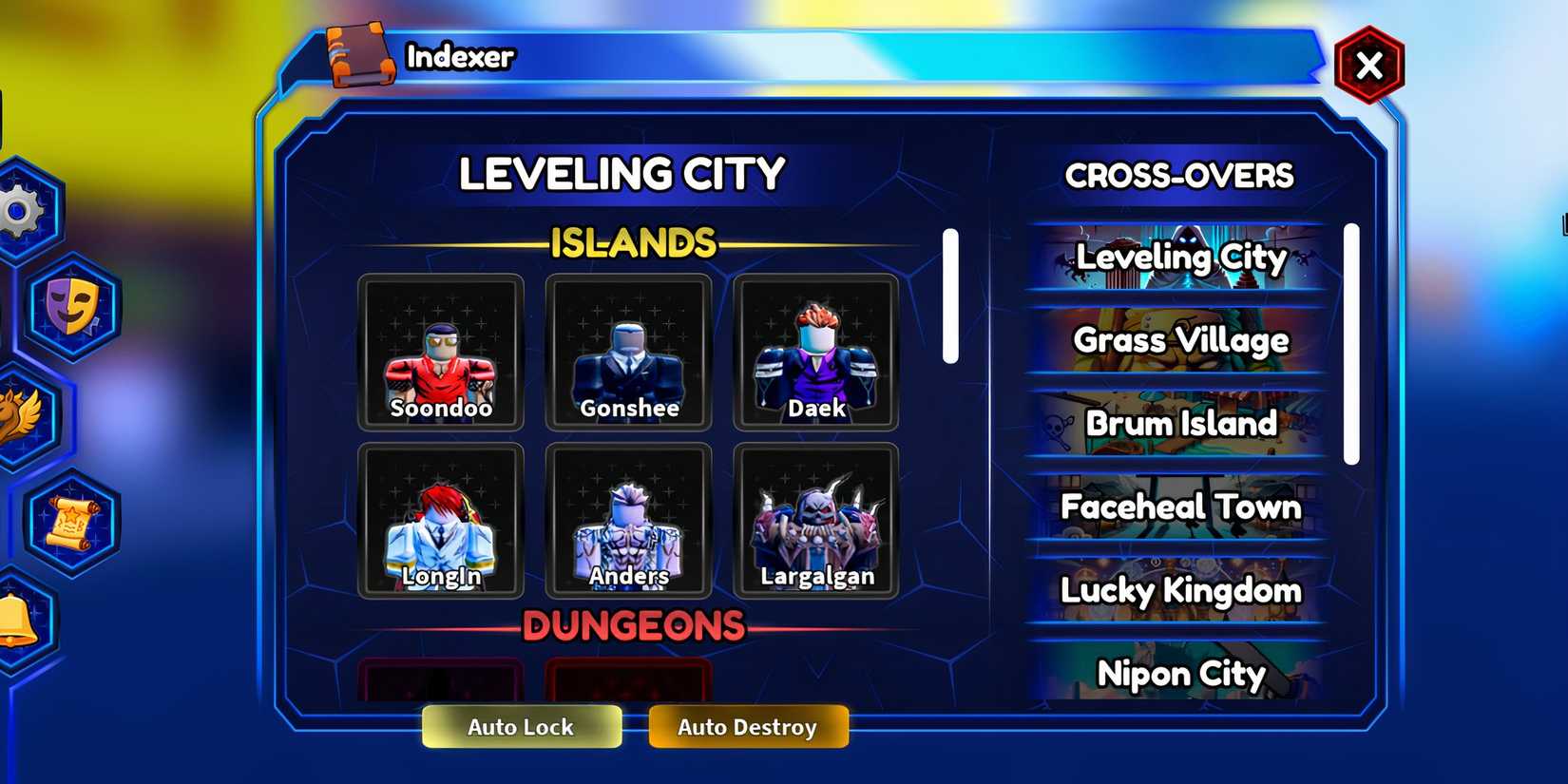Enable Auto Lock mode
Screen dimensions: 1568x784
point(521,726)
